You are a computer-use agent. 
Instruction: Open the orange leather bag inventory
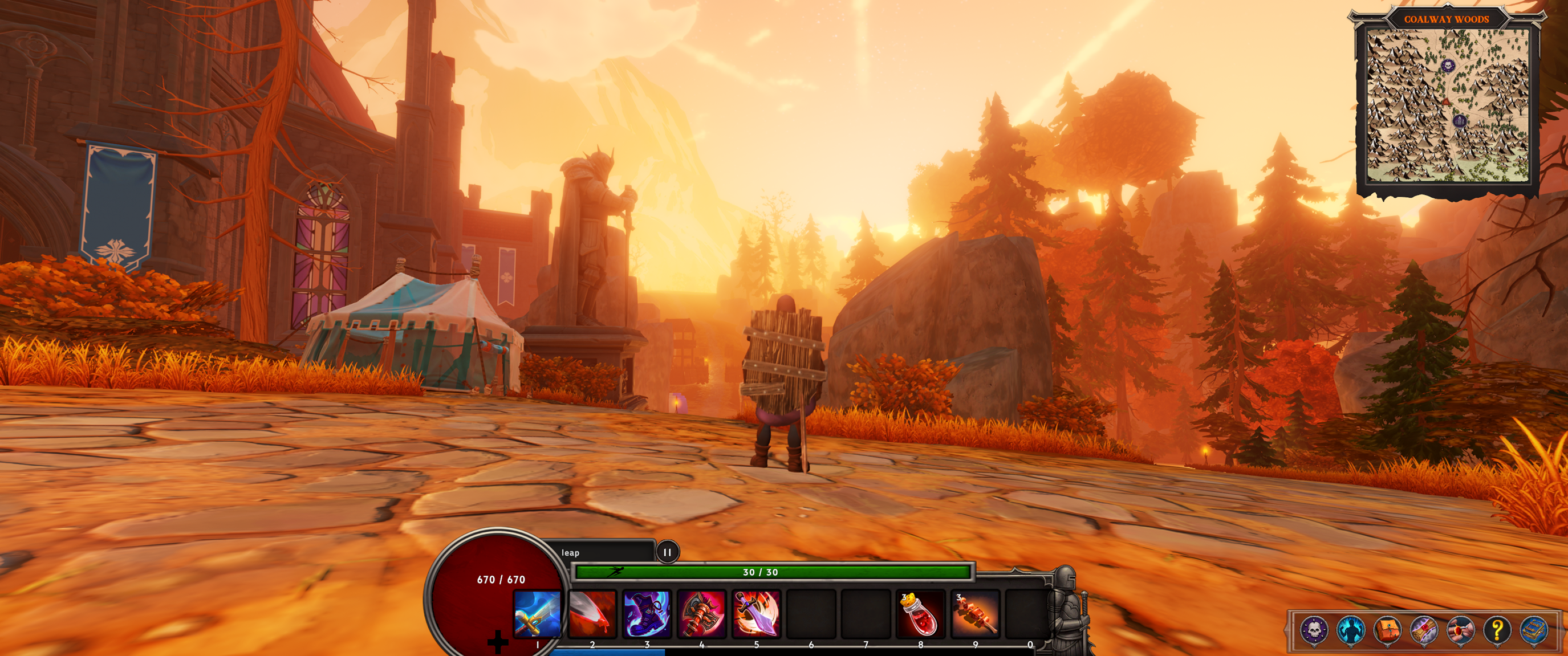1387,629
